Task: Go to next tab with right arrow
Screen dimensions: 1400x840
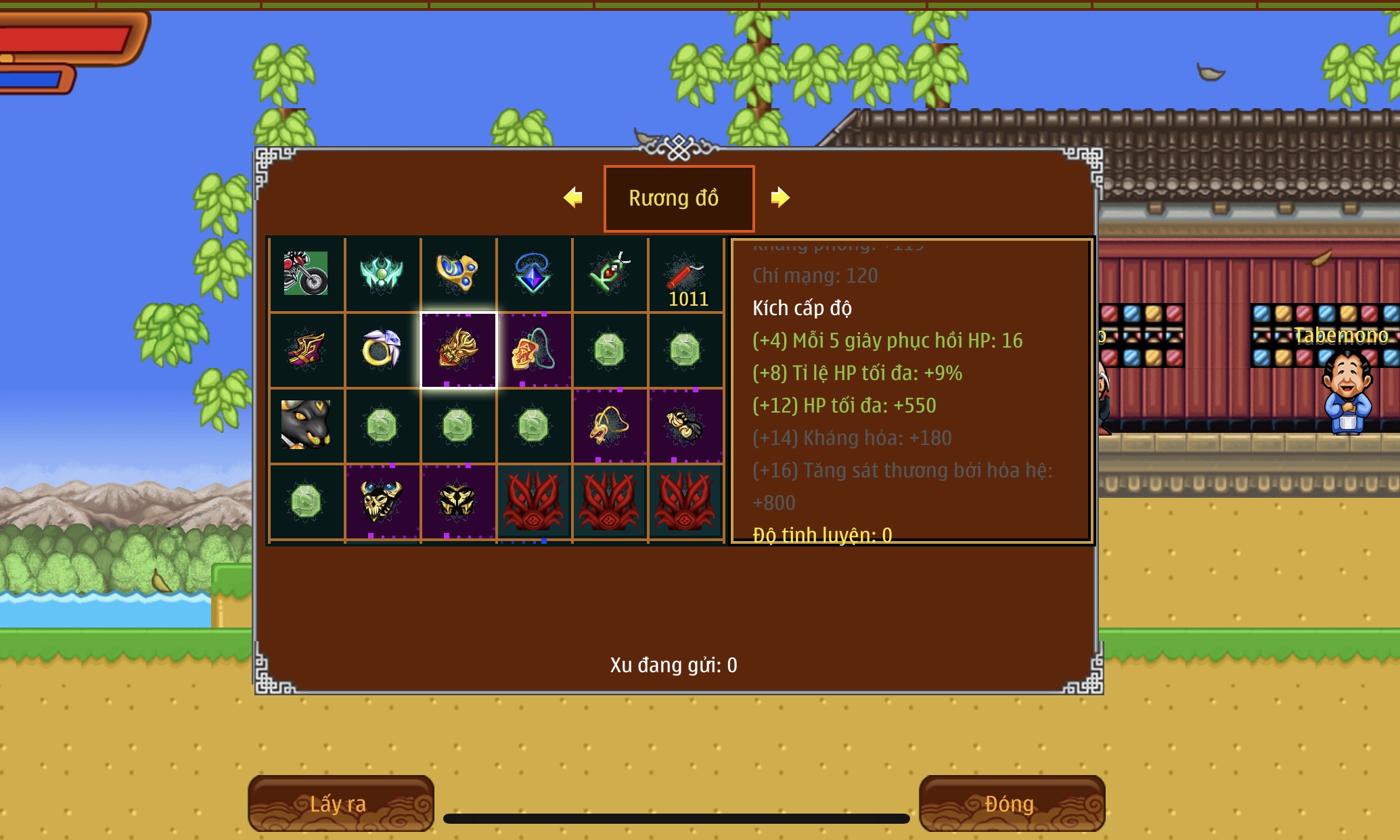Action: [780, 197]
